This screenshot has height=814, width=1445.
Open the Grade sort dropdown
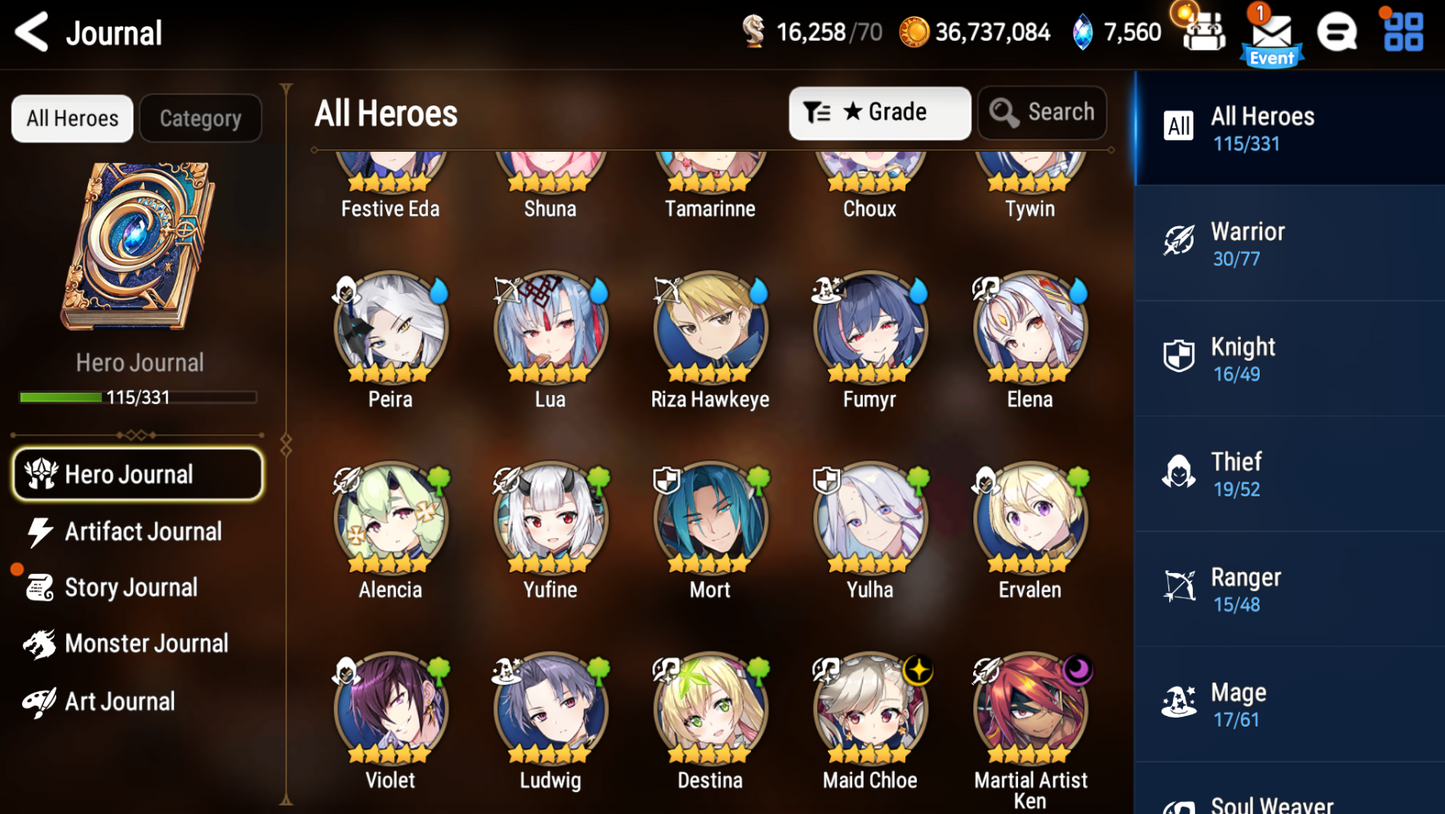[878, 112]
